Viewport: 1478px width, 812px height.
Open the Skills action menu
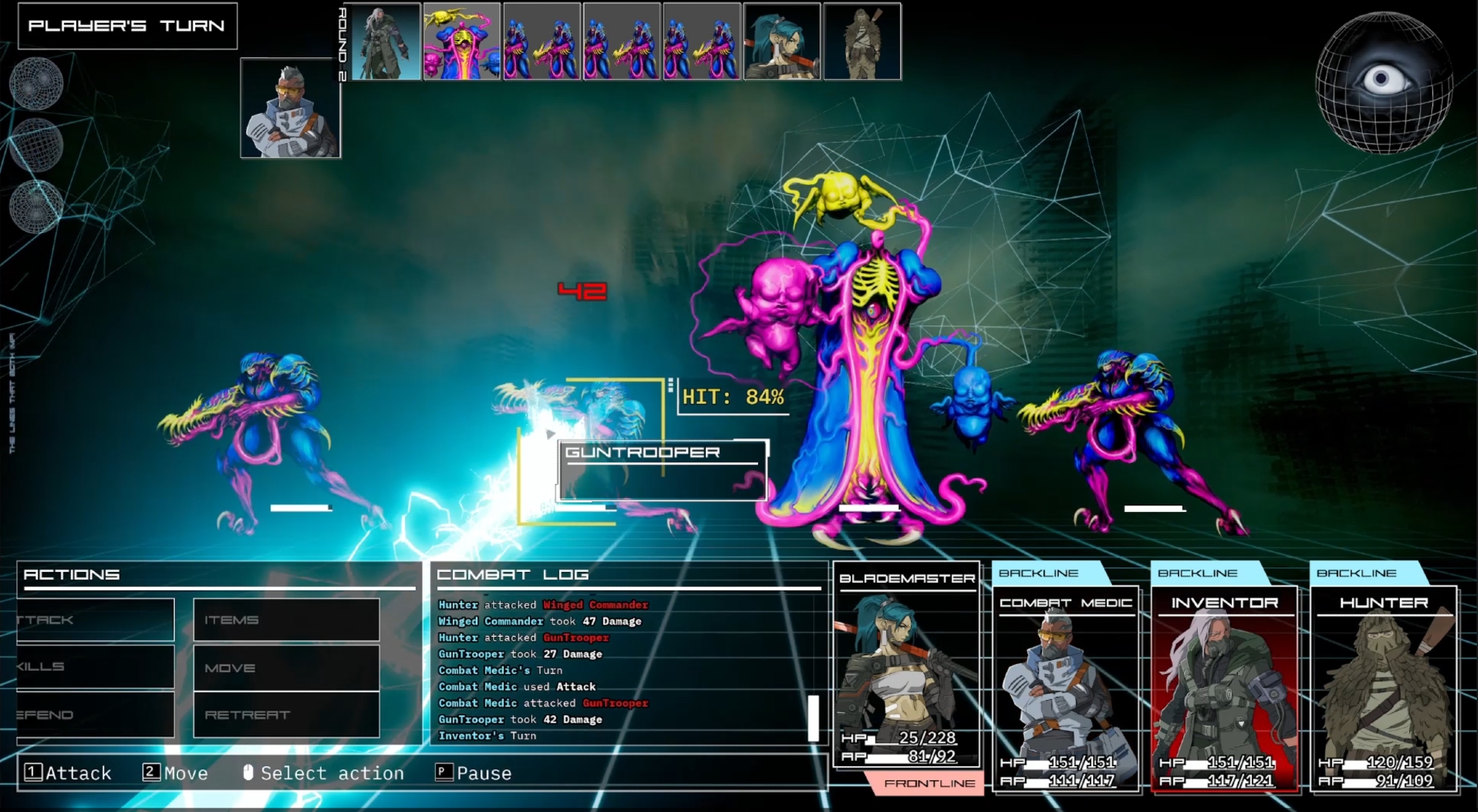[x=95, y=666]
